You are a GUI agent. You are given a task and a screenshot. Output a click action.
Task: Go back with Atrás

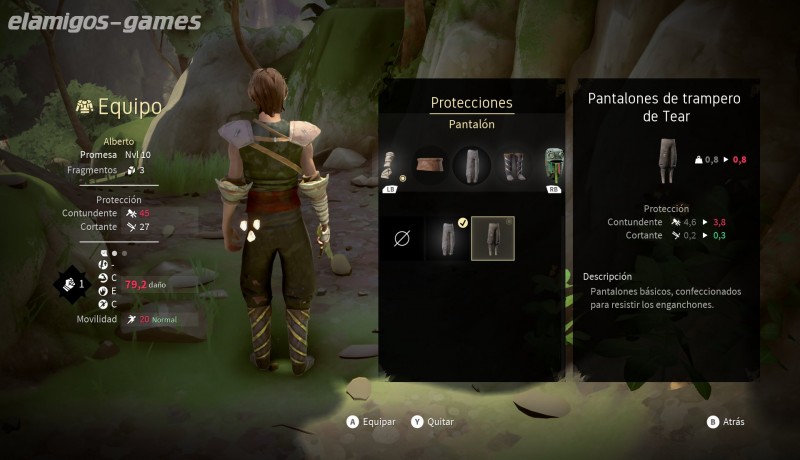(x=726, y=422)
